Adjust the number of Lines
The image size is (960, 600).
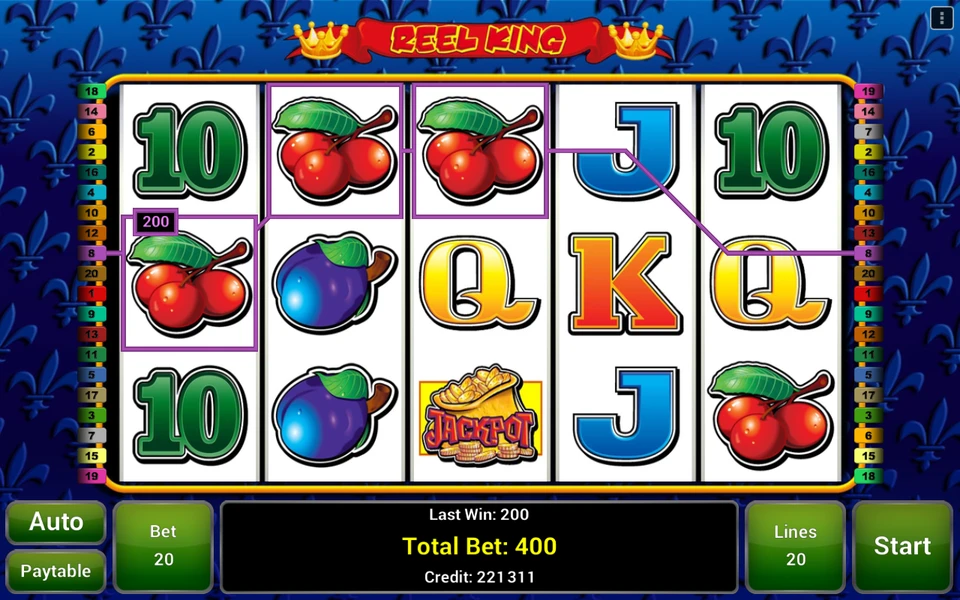coord(795,546)
